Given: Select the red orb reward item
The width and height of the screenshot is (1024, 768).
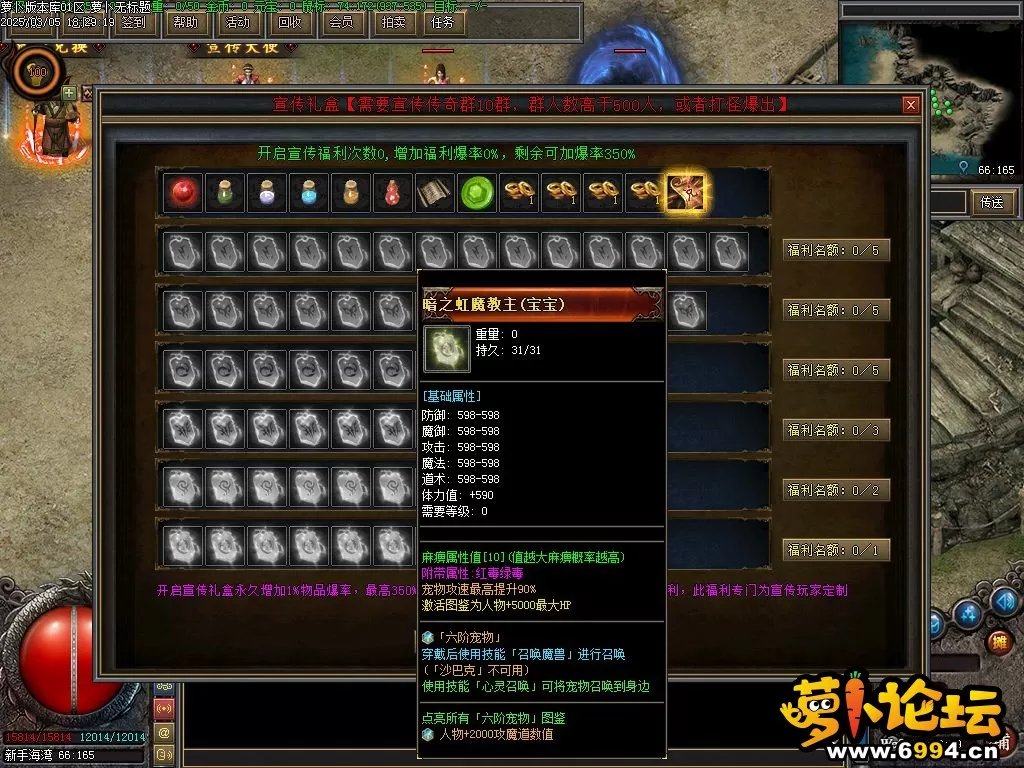Looking at the screenshot, I should 183,193.
